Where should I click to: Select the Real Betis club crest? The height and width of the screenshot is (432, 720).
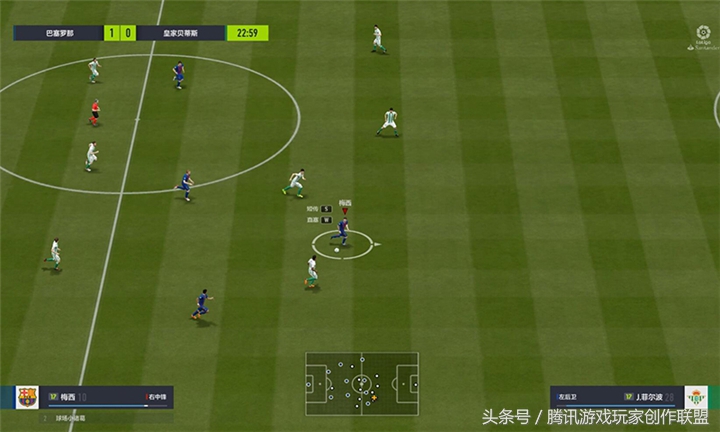[695, 397]
